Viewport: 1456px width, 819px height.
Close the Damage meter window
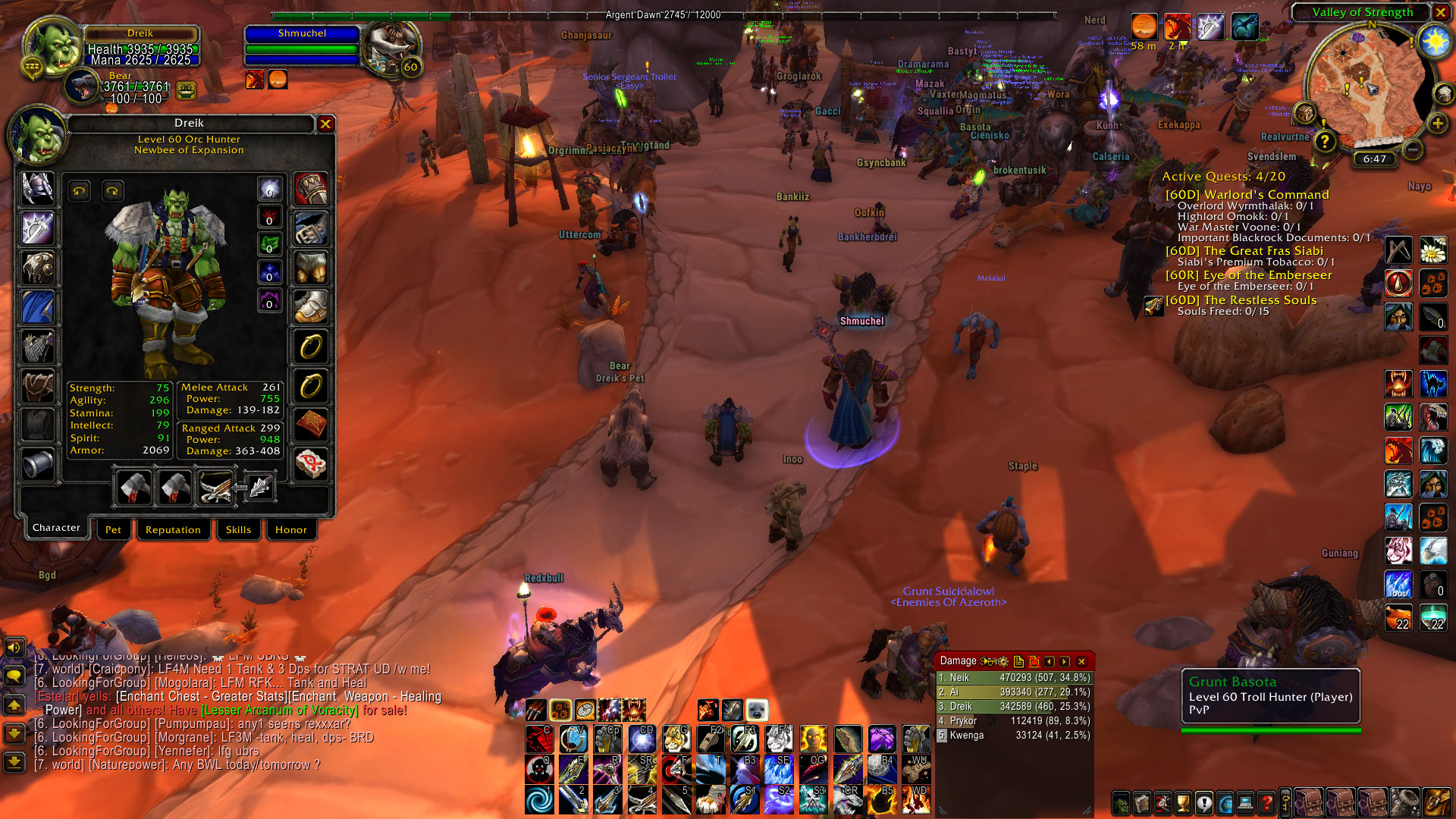tap(1082, 661)
